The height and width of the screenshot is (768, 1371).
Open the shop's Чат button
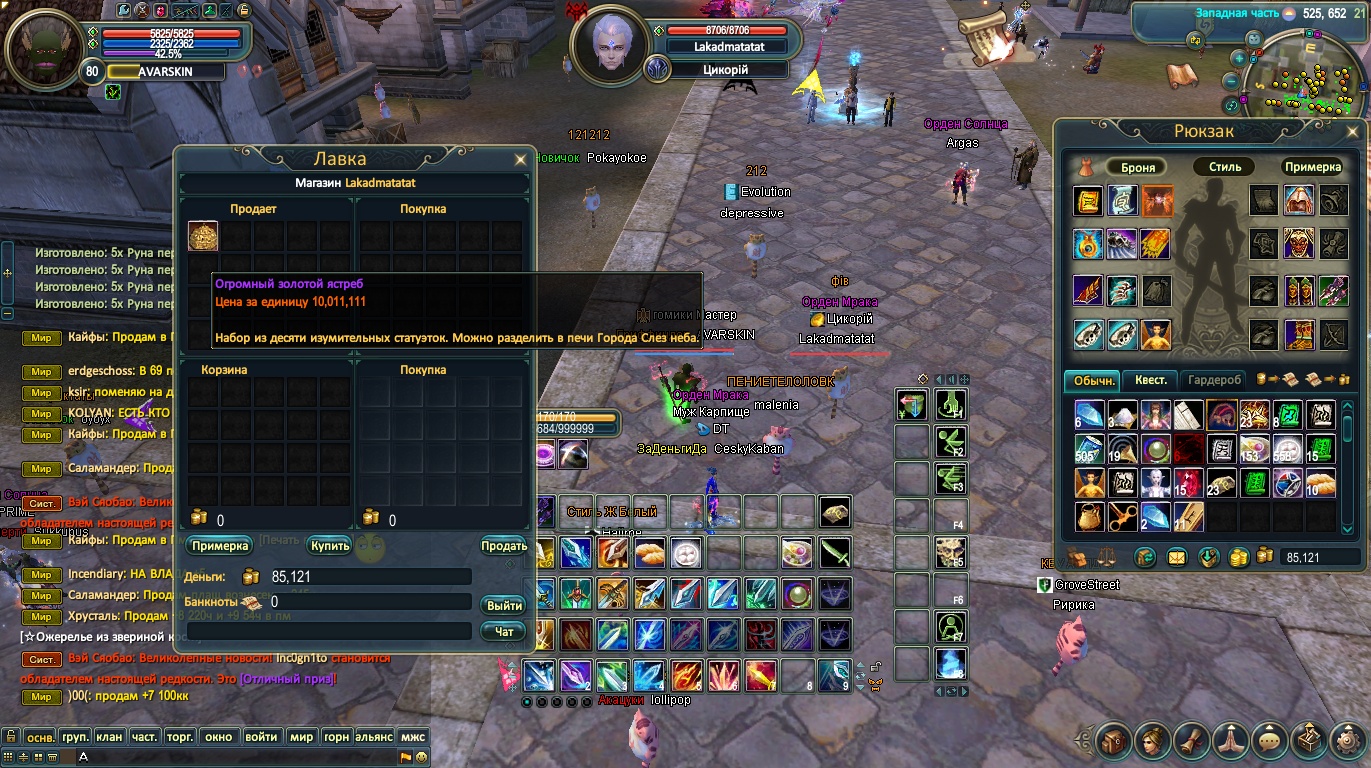point(504,632)
